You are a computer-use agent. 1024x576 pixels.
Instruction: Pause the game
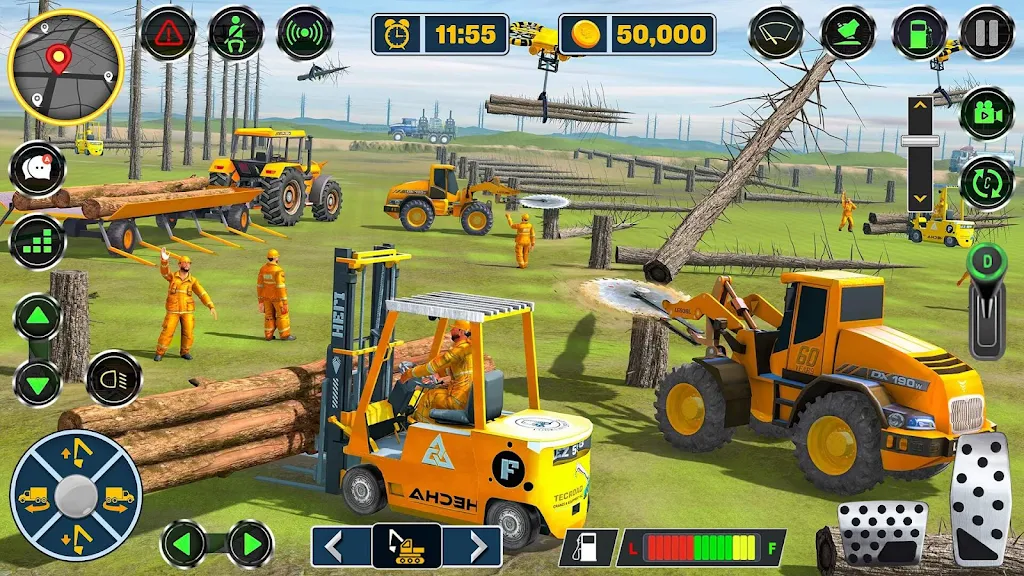pos(986,33)
